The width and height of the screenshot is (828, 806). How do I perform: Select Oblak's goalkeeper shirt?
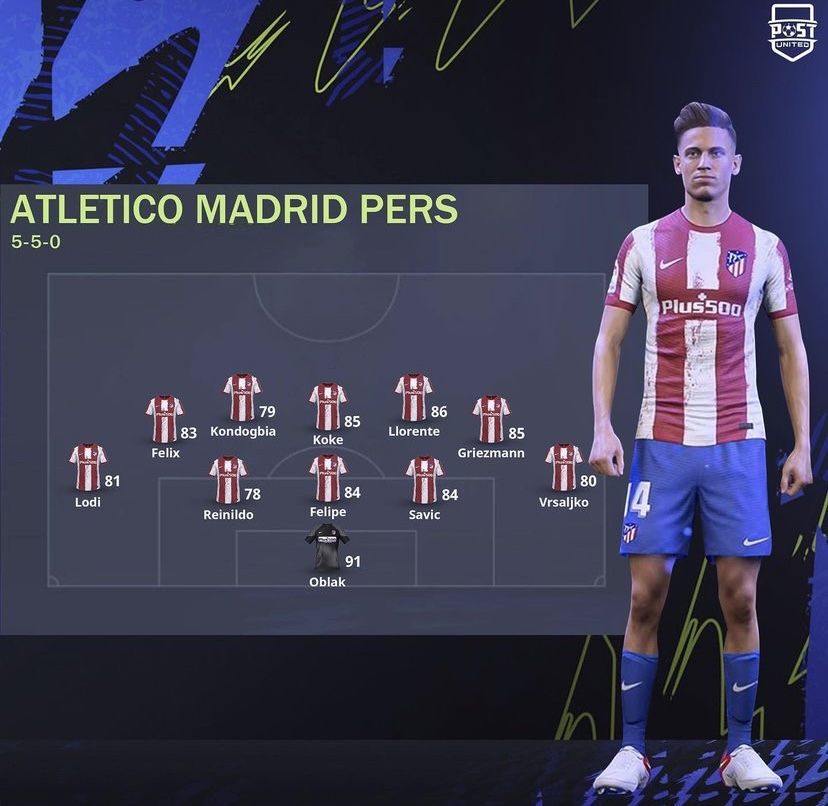327,548
